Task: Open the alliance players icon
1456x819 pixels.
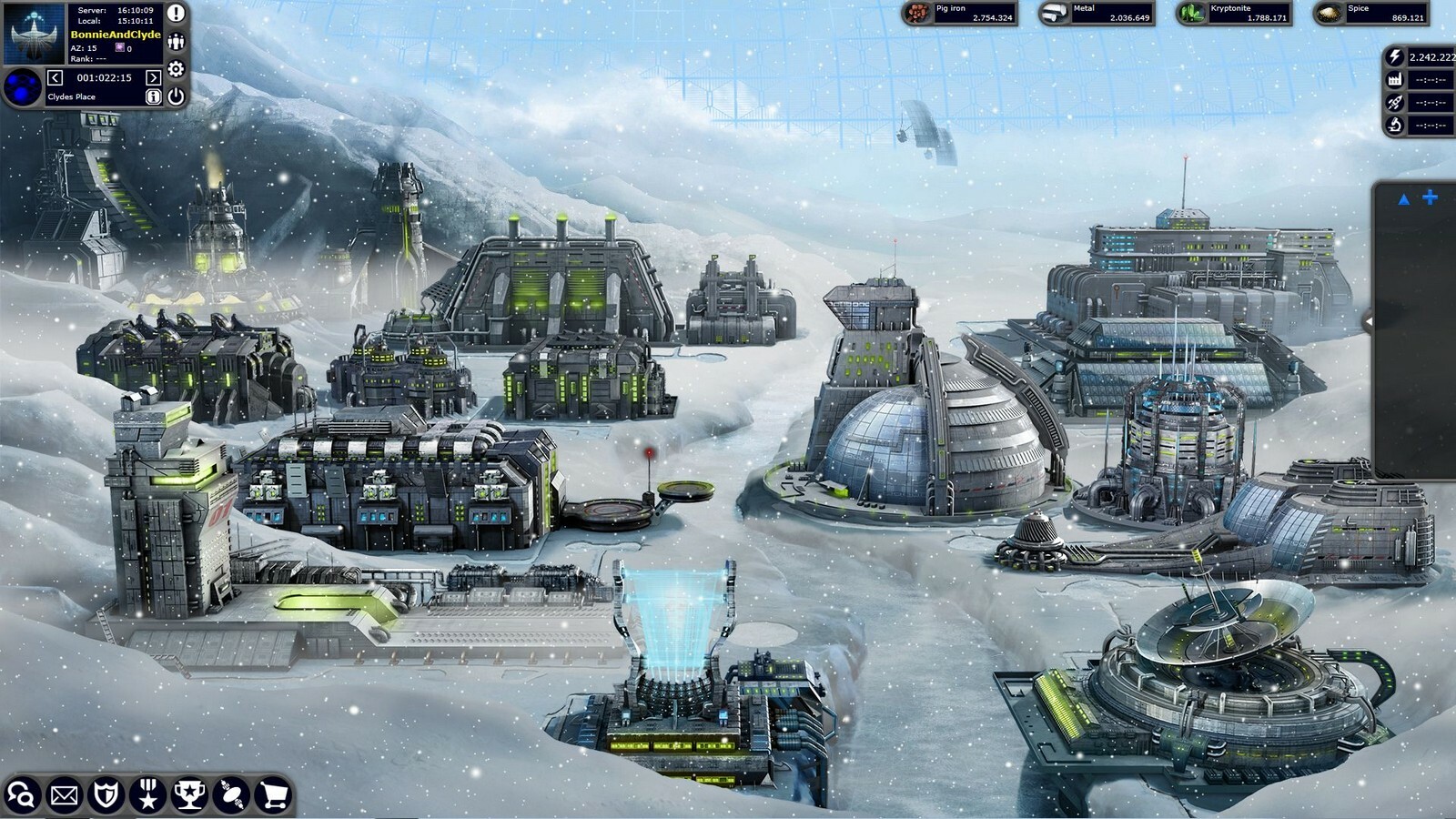Action: point(176,42)
